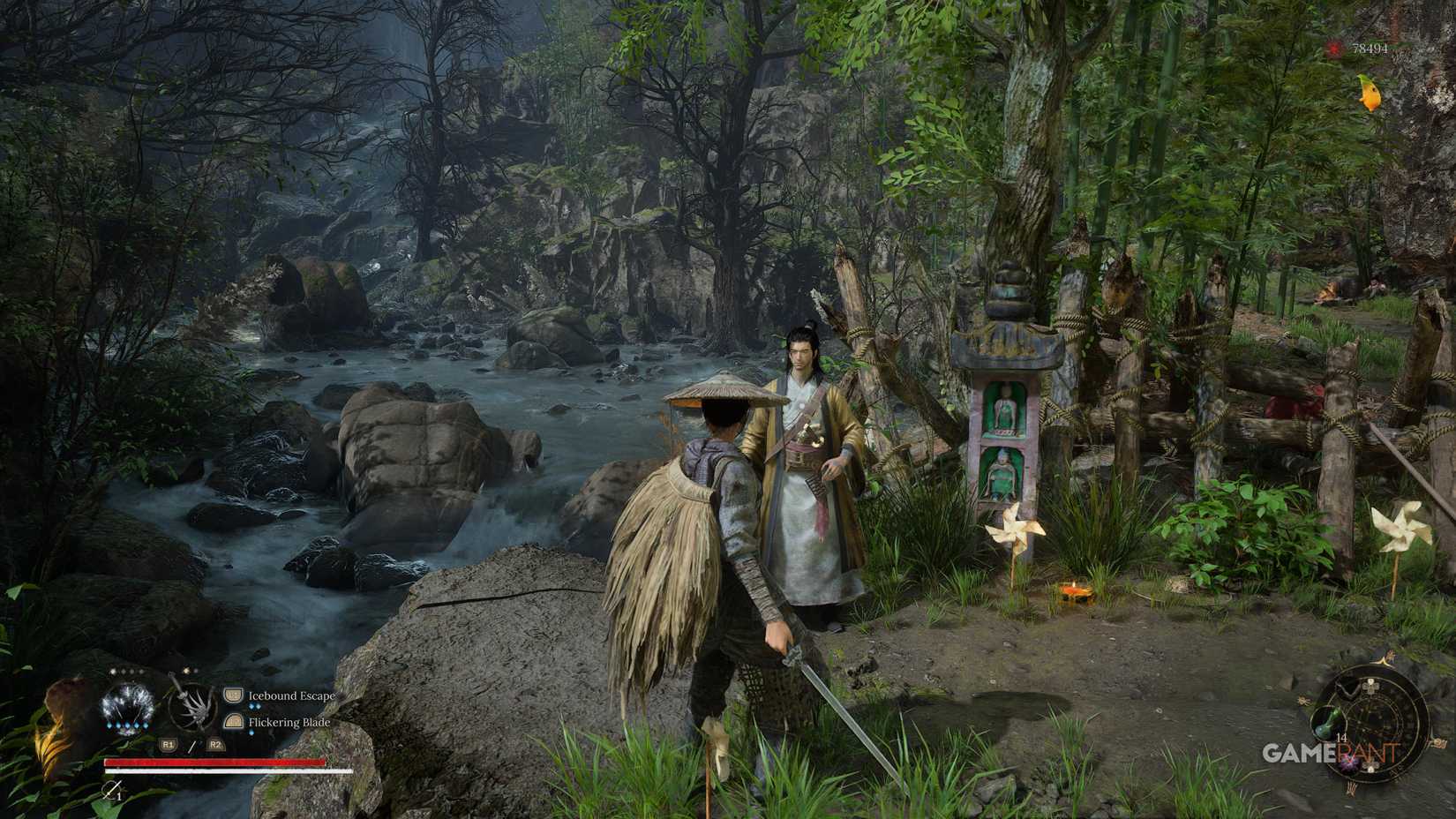The image size is (1456, 819).
Task: Select the gourd item icon showing 14
Action: 1328,723
